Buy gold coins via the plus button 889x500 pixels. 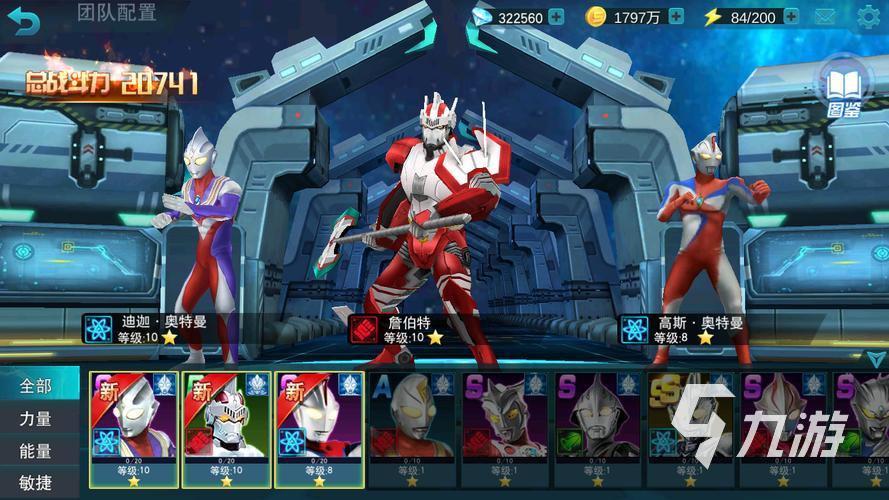[676, 17]
